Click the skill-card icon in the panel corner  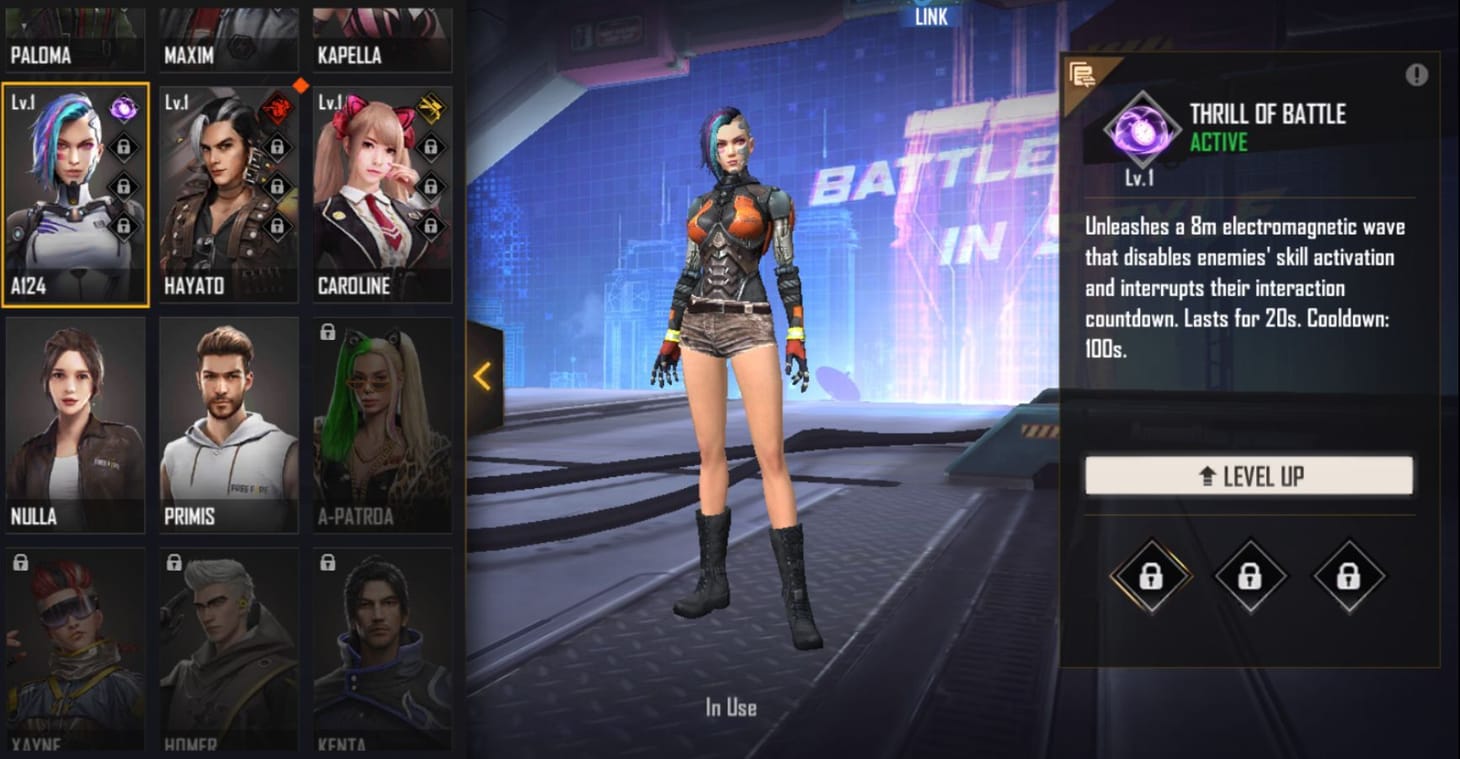point(1083,71)
